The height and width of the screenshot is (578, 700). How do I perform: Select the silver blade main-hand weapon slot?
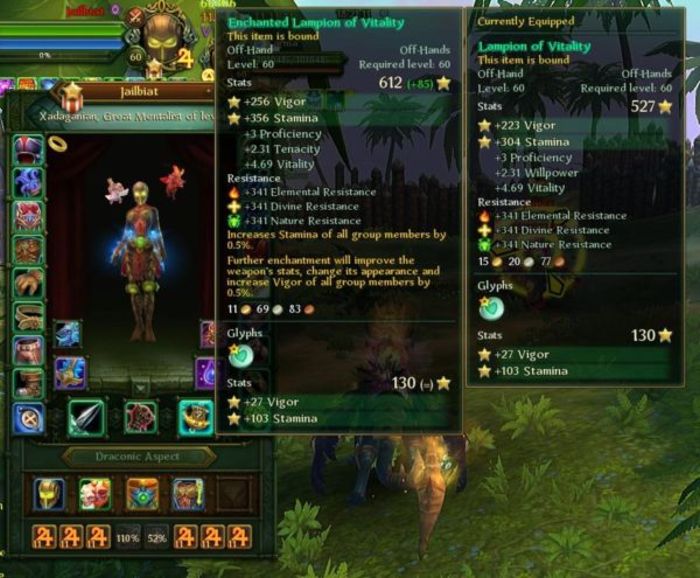(x=86, y=417)
